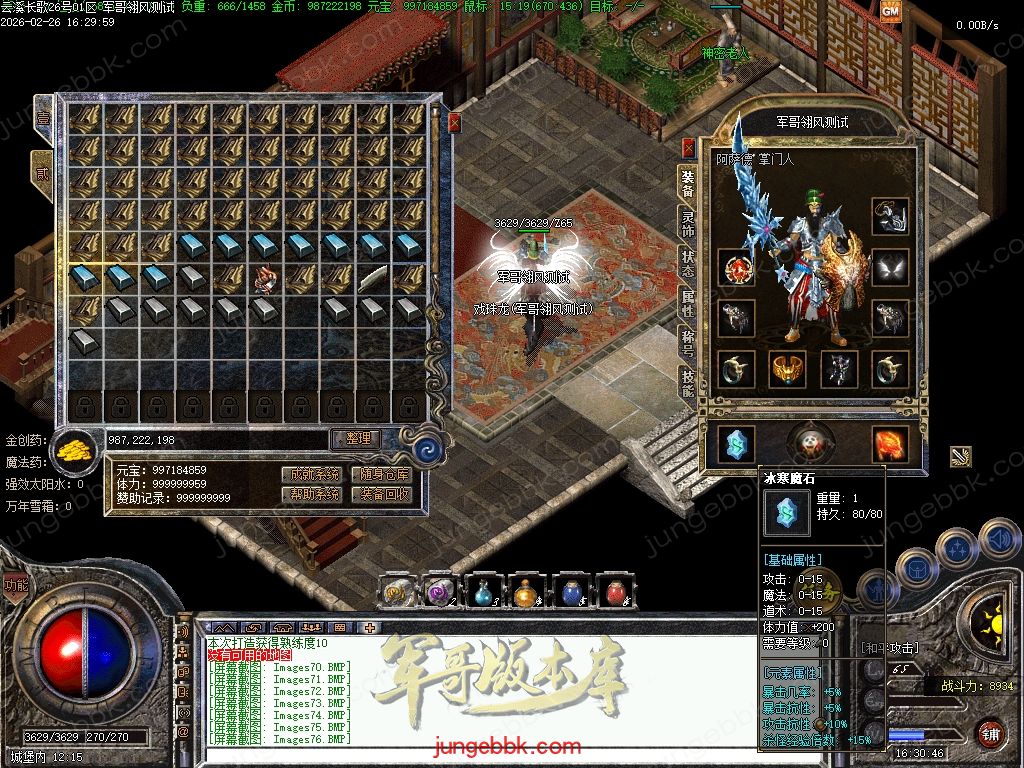Screen dimensions: 1024x768
Task: Open the 装备回收 equipment recycling
Action: pos(385,494)
